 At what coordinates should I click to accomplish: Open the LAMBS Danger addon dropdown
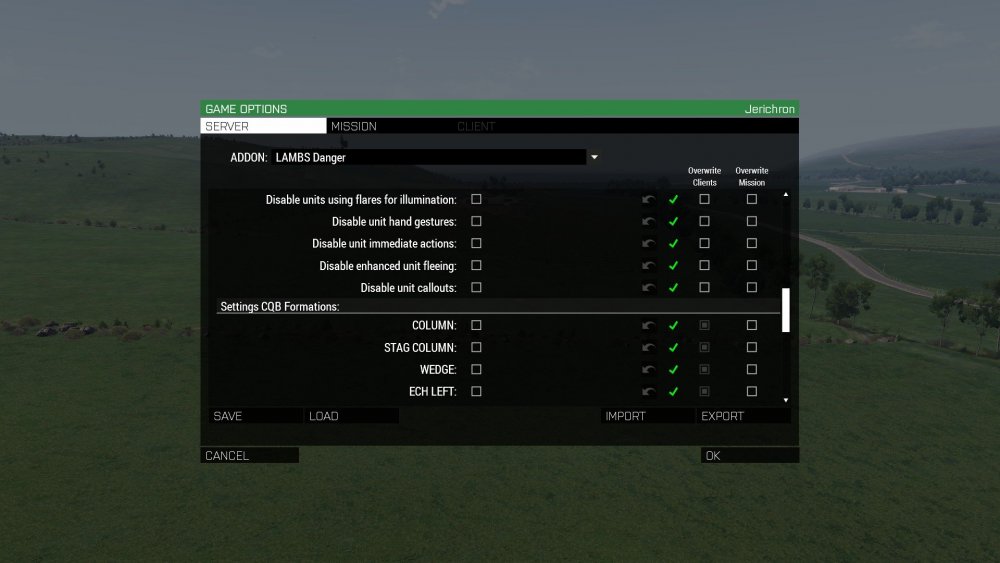point(594,157)
